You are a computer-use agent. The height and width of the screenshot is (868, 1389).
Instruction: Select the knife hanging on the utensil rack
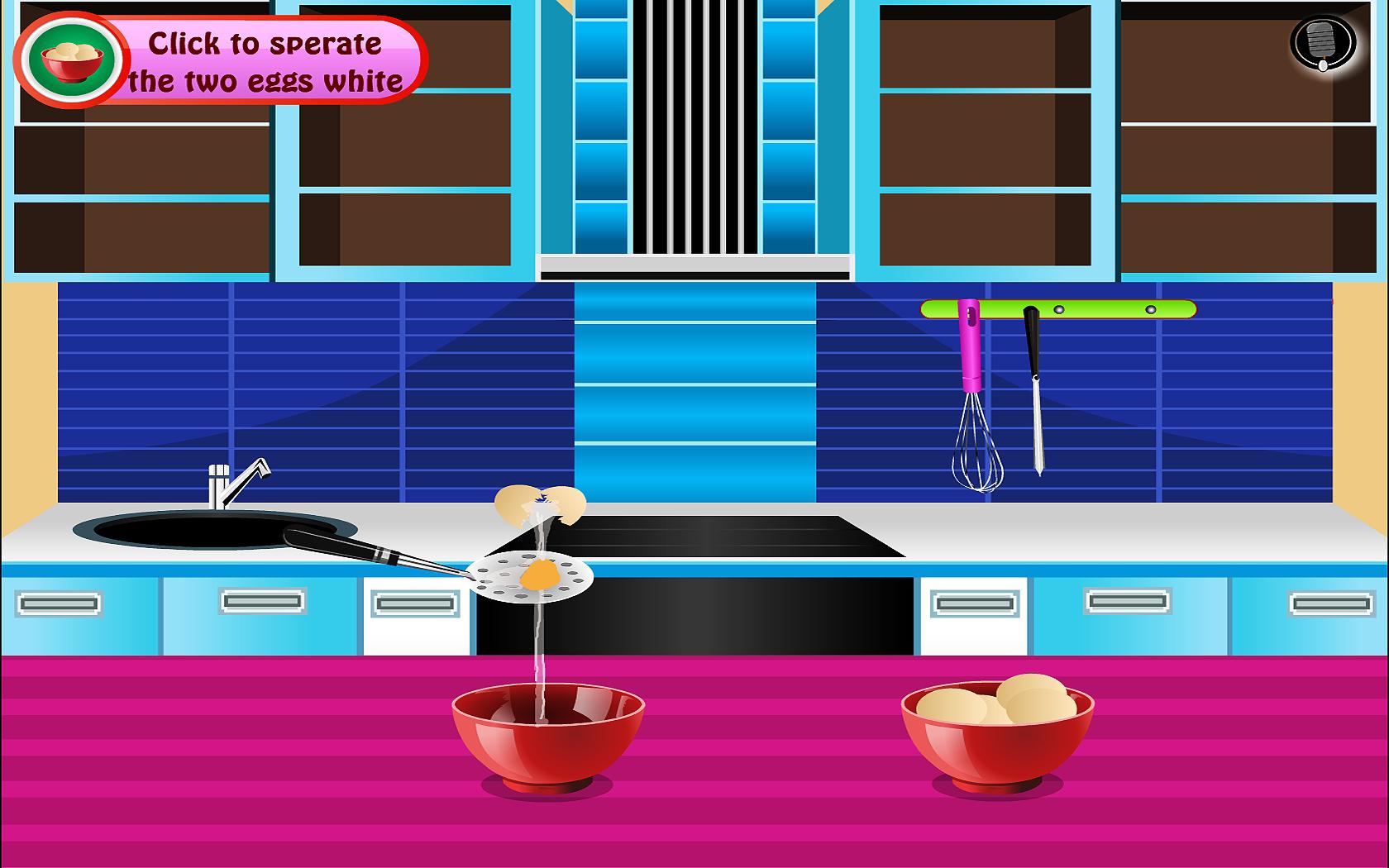[1033, 389]
